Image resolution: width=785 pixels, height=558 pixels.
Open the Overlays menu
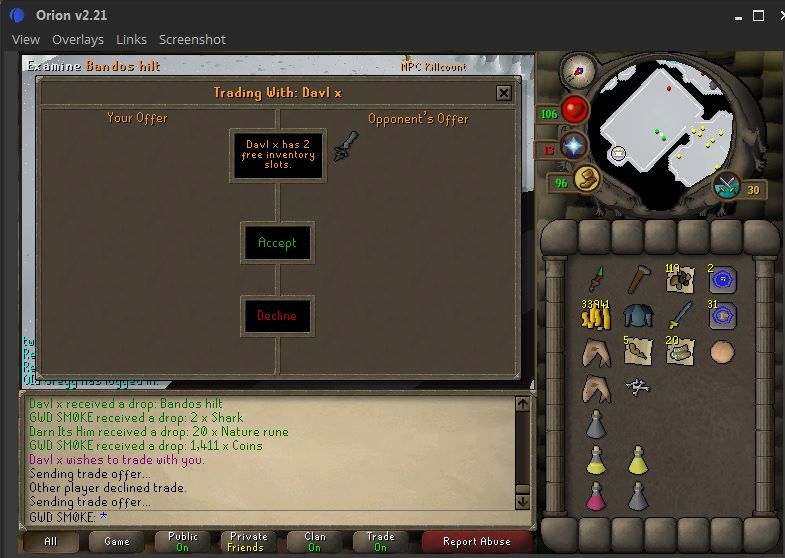(78, 39)
